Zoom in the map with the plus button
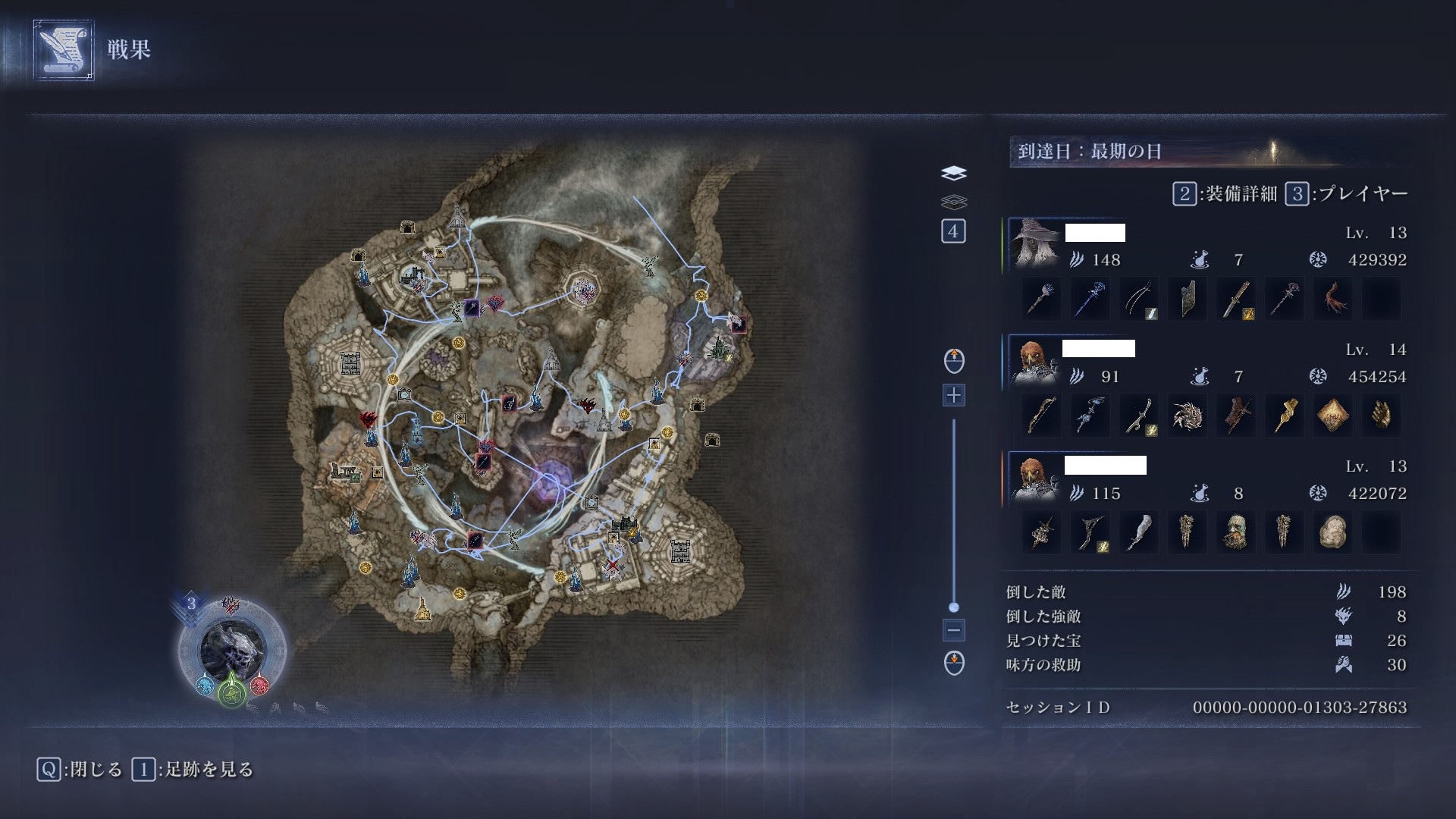1456x819 pixels. (x=953, y=395)
